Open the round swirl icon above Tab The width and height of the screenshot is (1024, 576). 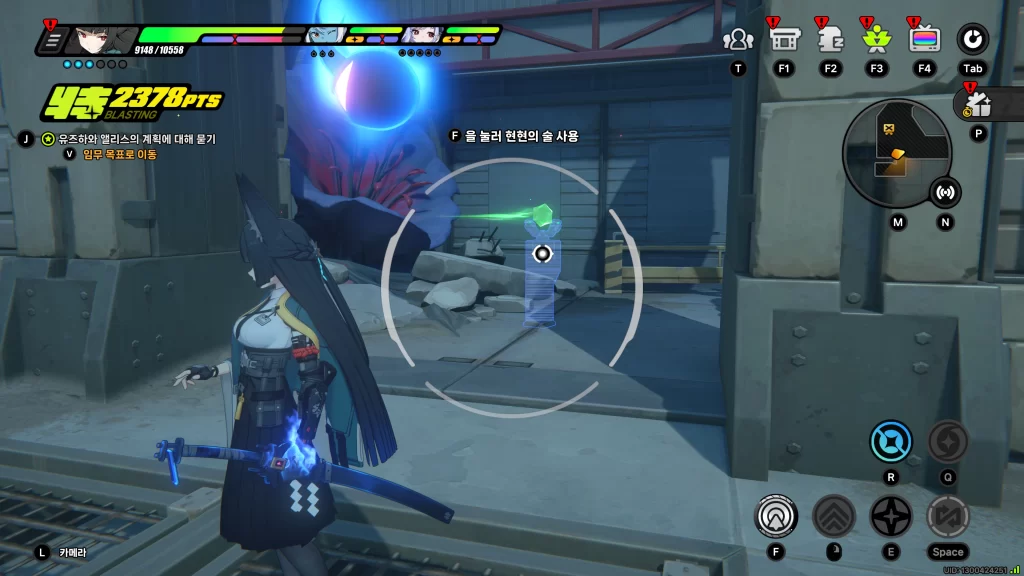(972, 40)
